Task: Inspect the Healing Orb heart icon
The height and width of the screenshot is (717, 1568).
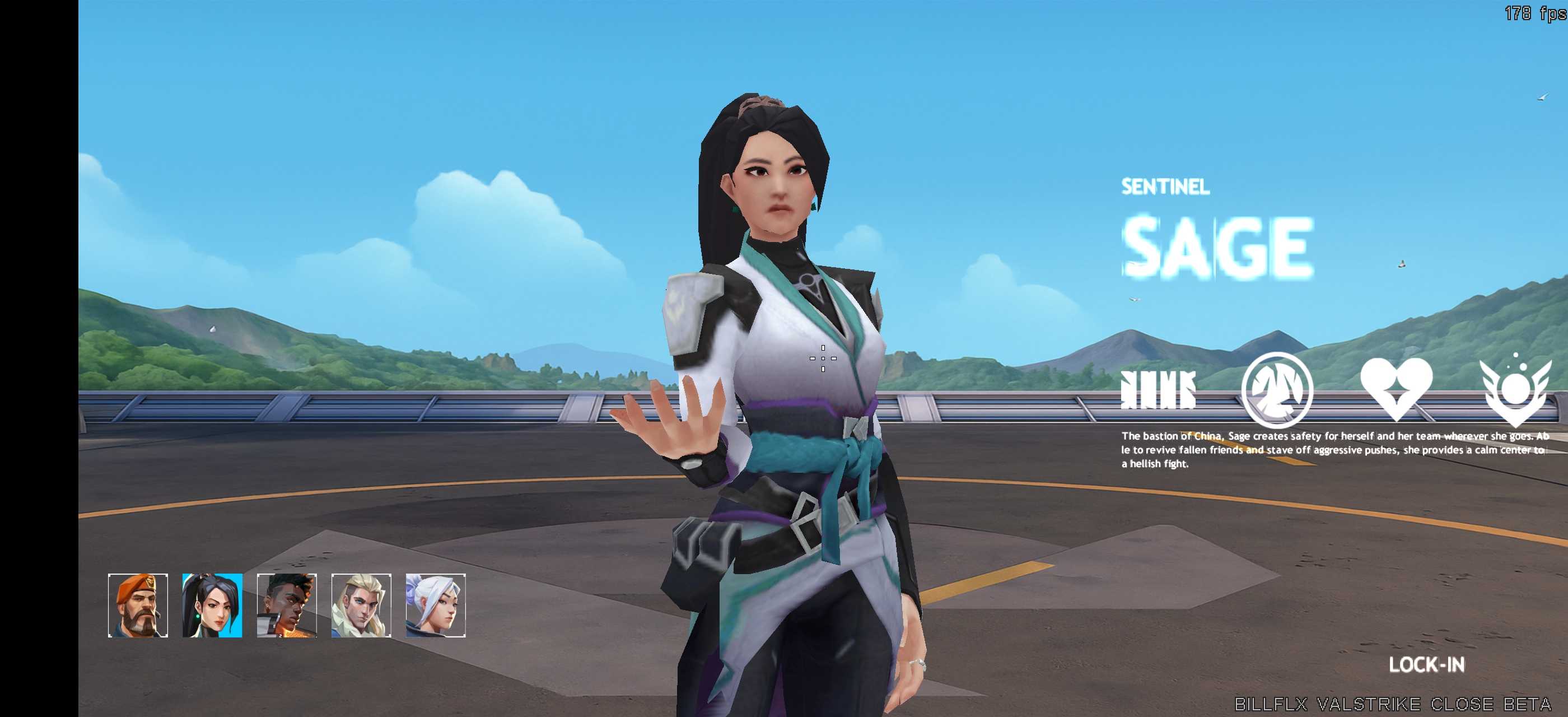Action: (1396, 389)
